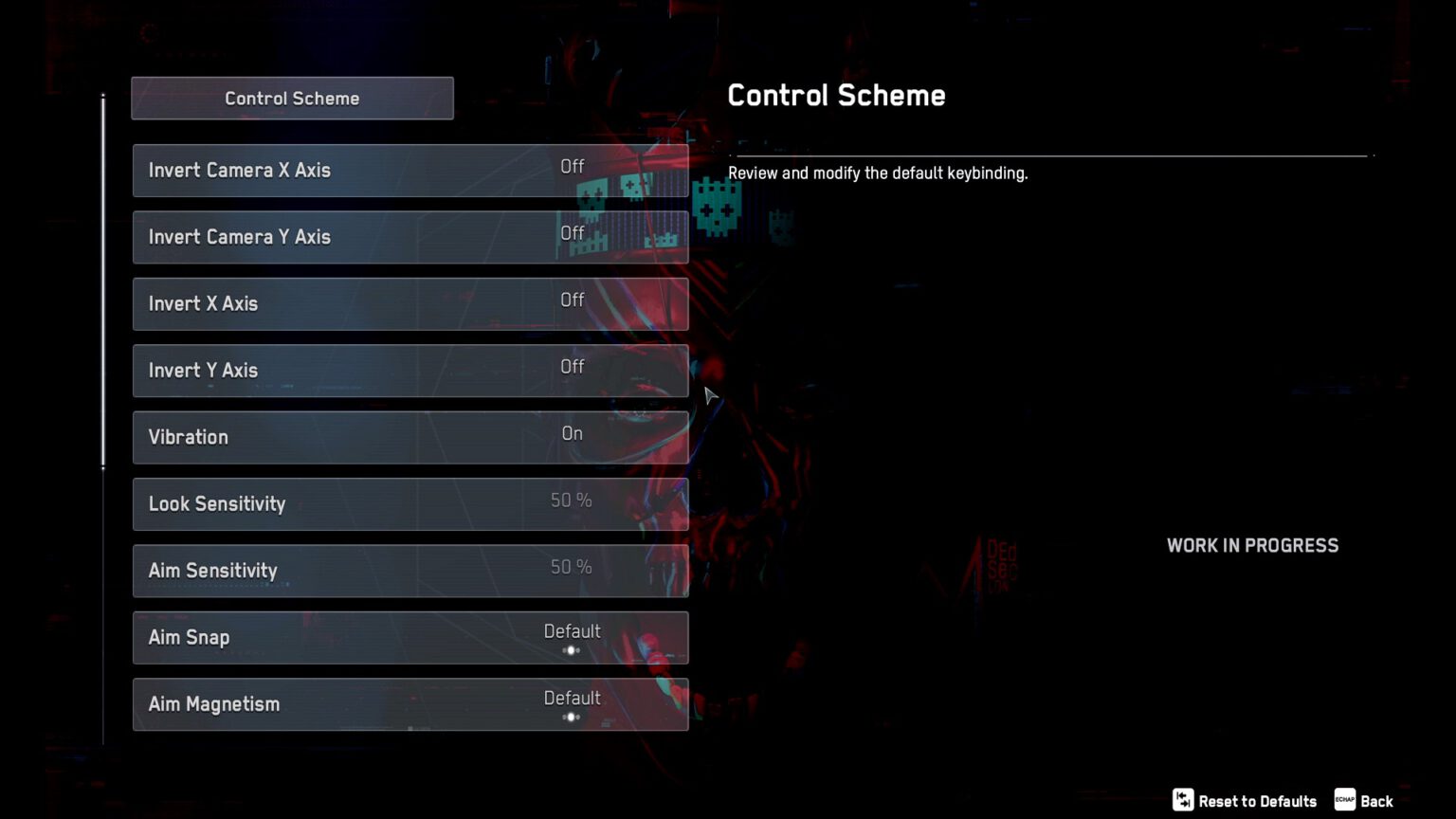
Task: Click the Aim Magnetism dot indicator icon
Action: pos(571,718)
